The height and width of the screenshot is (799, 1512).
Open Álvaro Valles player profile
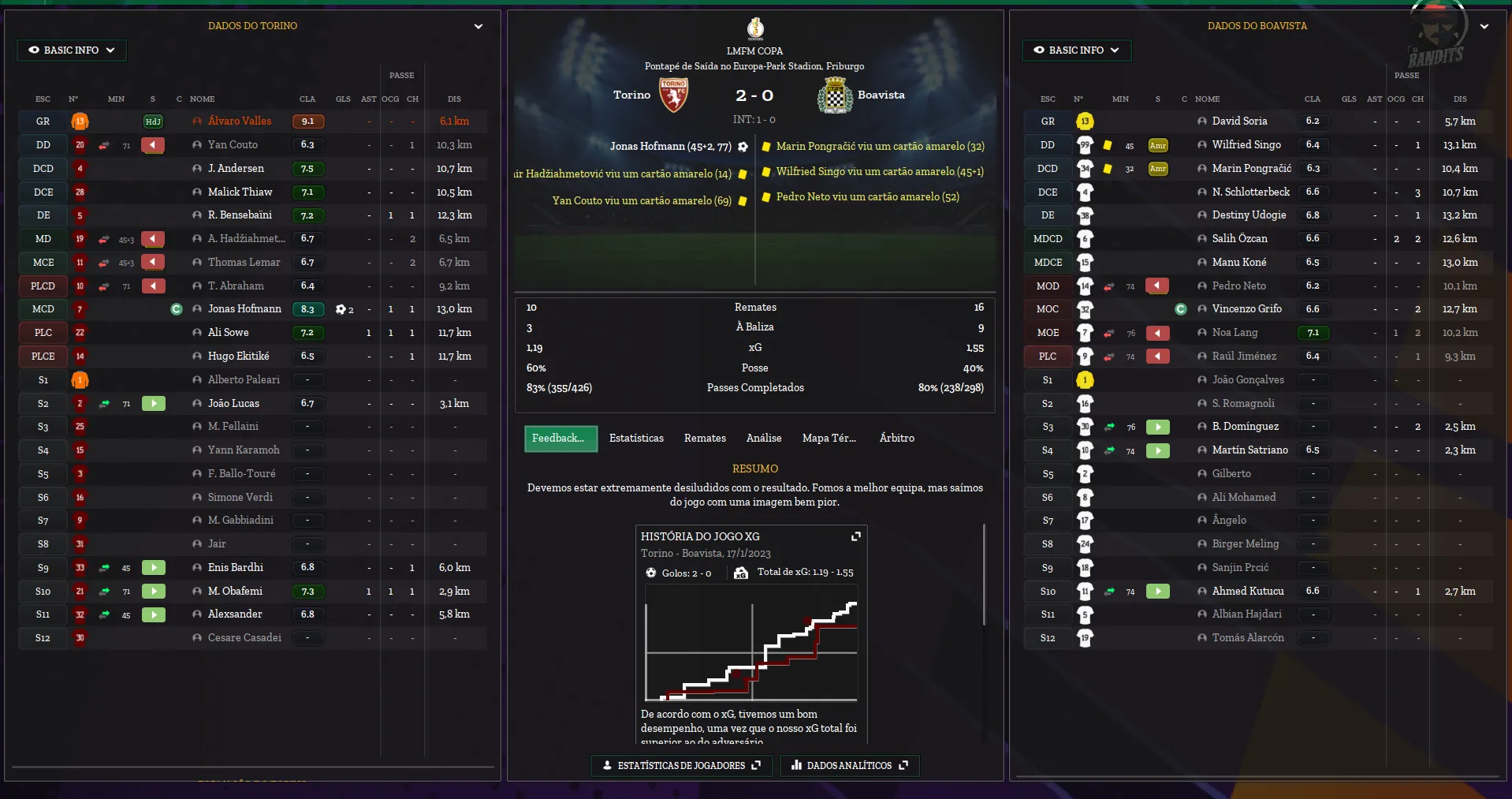240,121
